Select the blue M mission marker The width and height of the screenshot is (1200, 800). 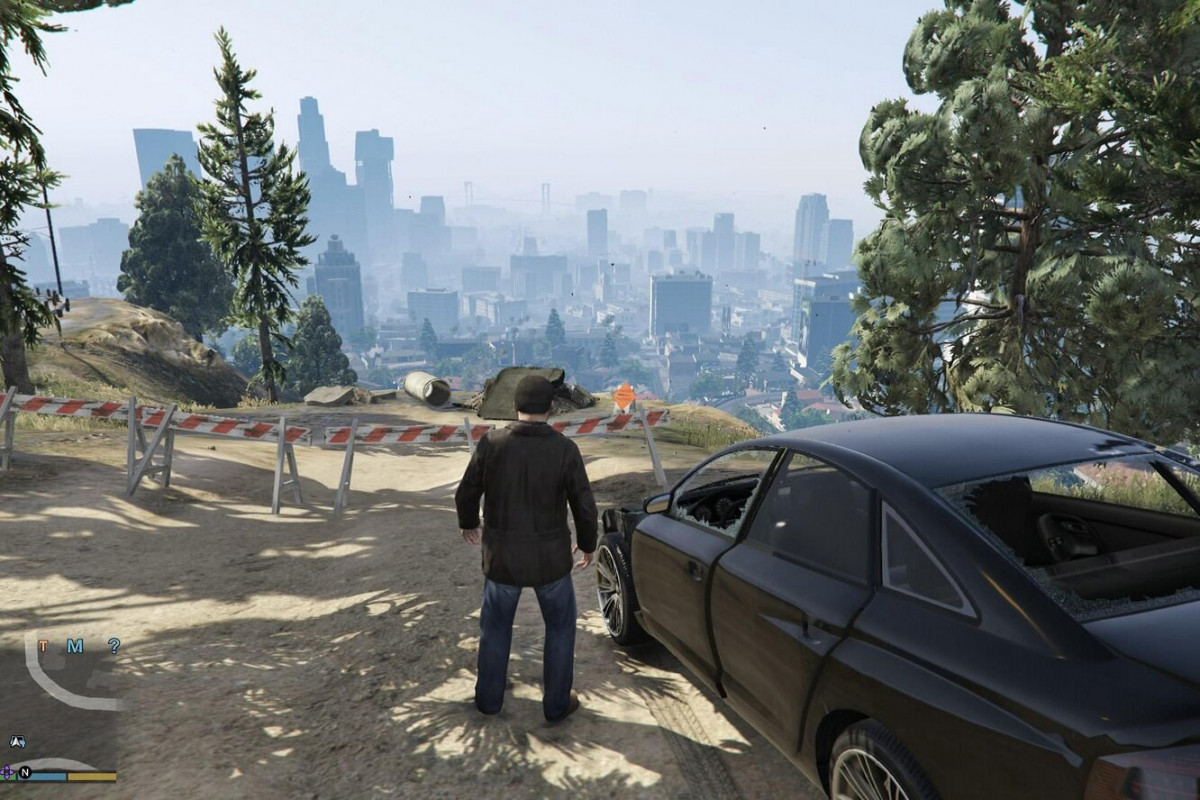(75, 646)
